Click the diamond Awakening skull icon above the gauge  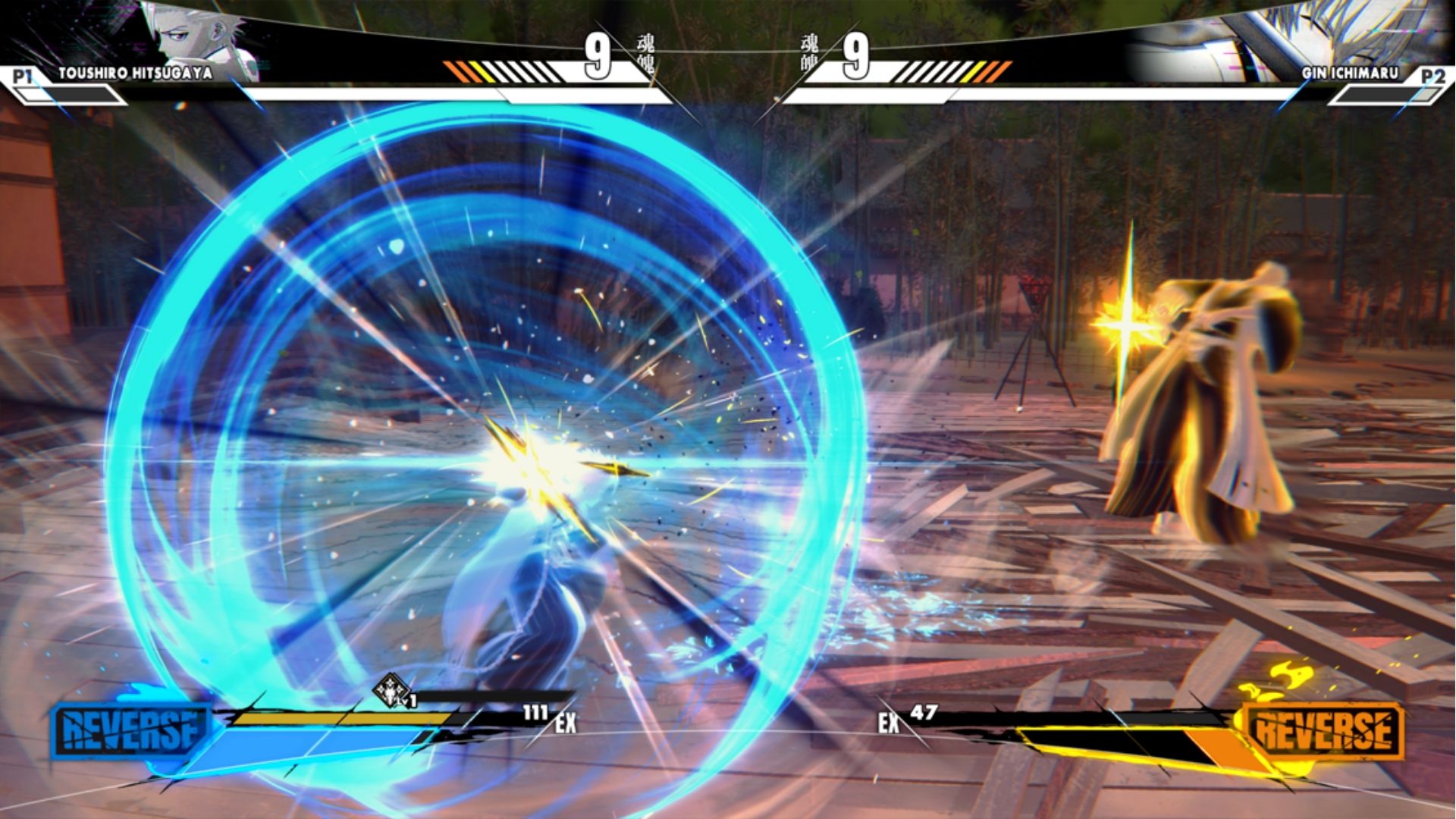point(389,689)
